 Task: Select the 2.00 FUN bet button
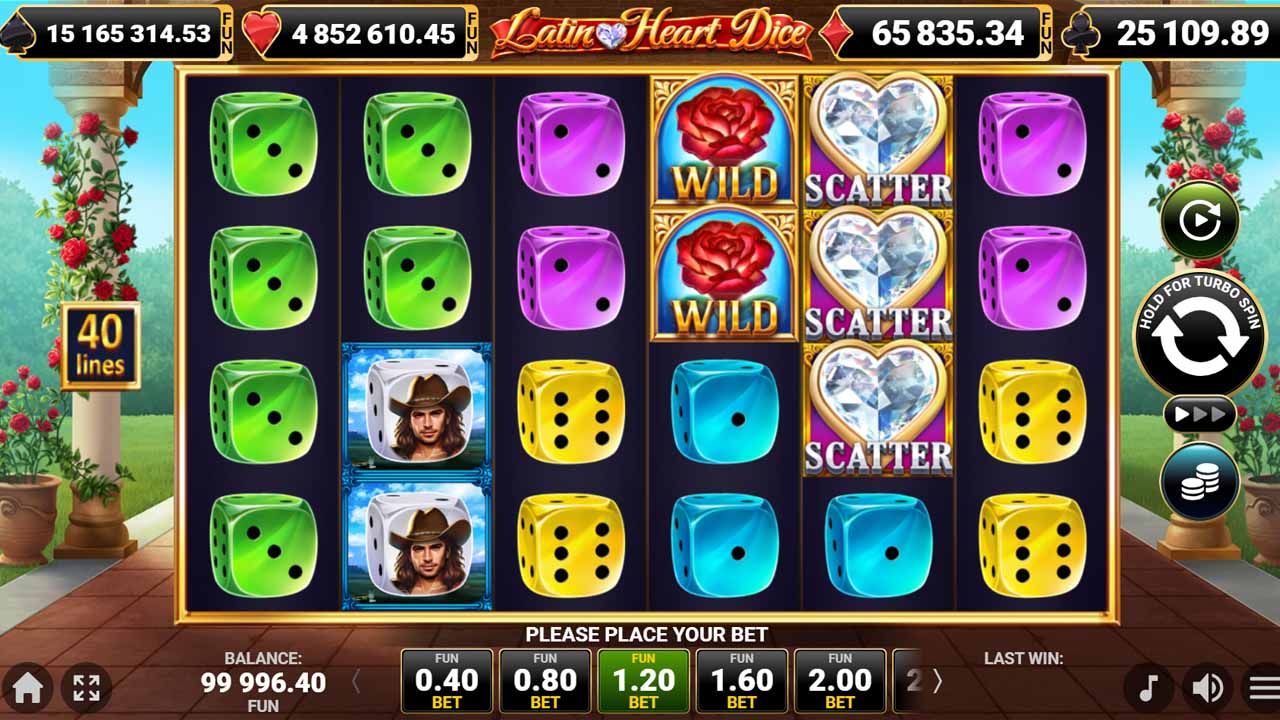pos(840,678)
